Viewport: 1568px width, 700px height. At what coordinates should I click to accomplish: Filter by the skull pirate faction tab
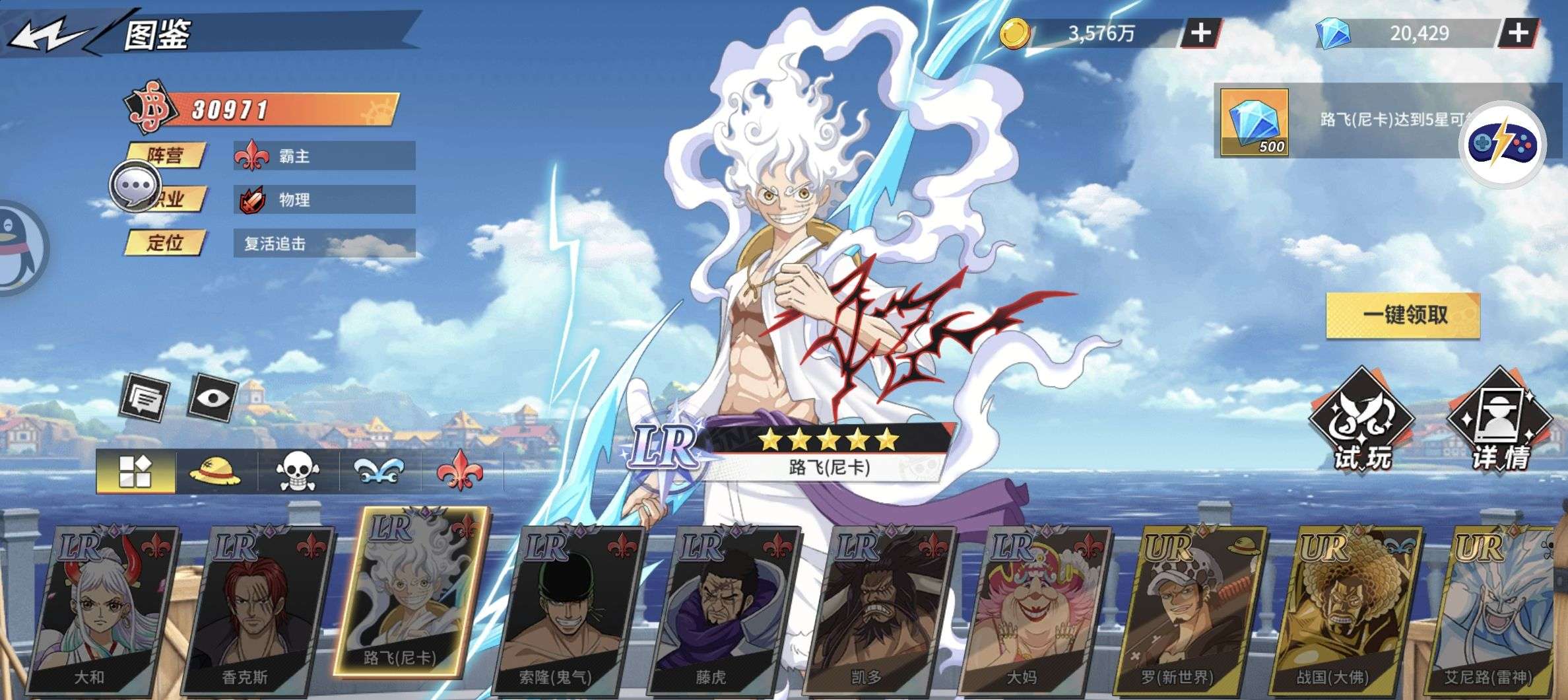click(296, 472)
